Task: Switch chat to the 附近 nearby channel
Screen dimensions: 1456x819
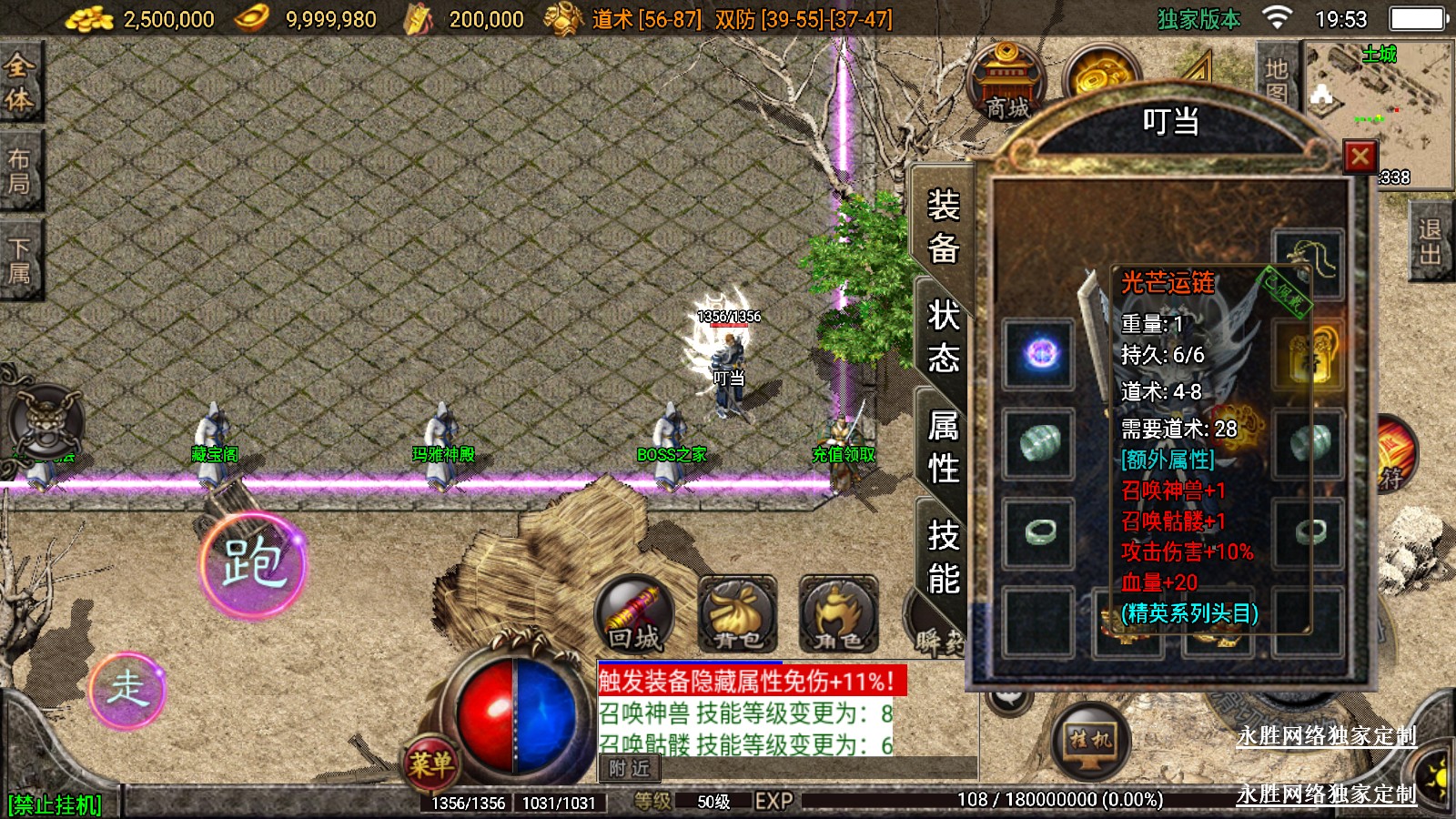Action: tap(630, 769)
